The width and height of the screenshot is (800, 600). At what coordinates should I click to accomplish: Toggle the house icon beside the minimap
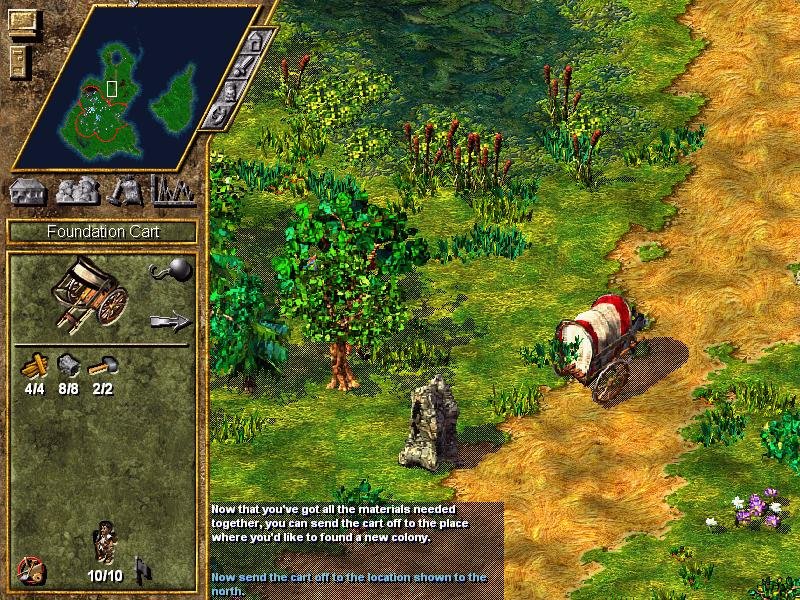click(258, 43)
